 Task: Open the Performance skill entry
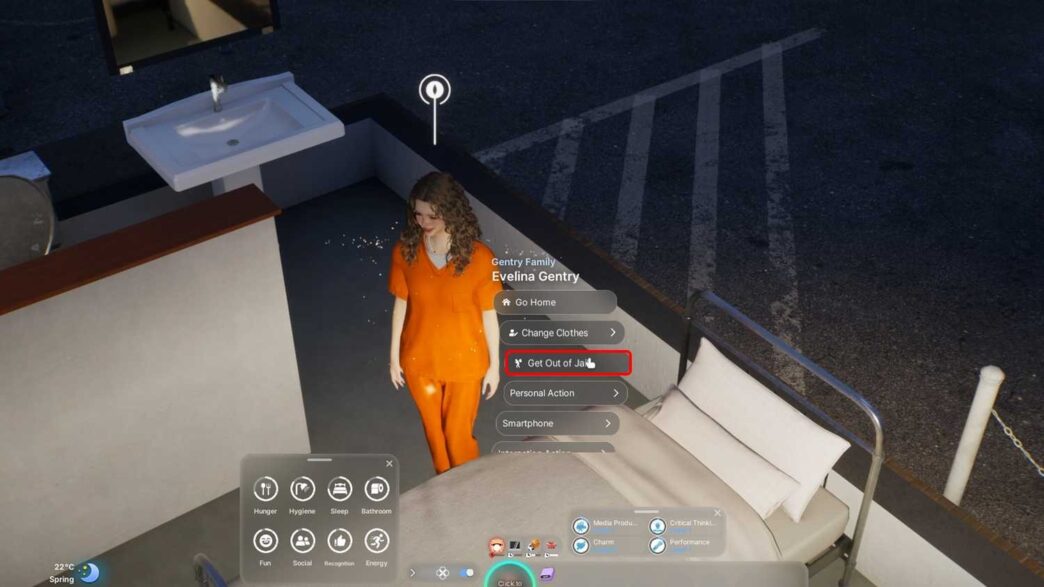(684, 545)
